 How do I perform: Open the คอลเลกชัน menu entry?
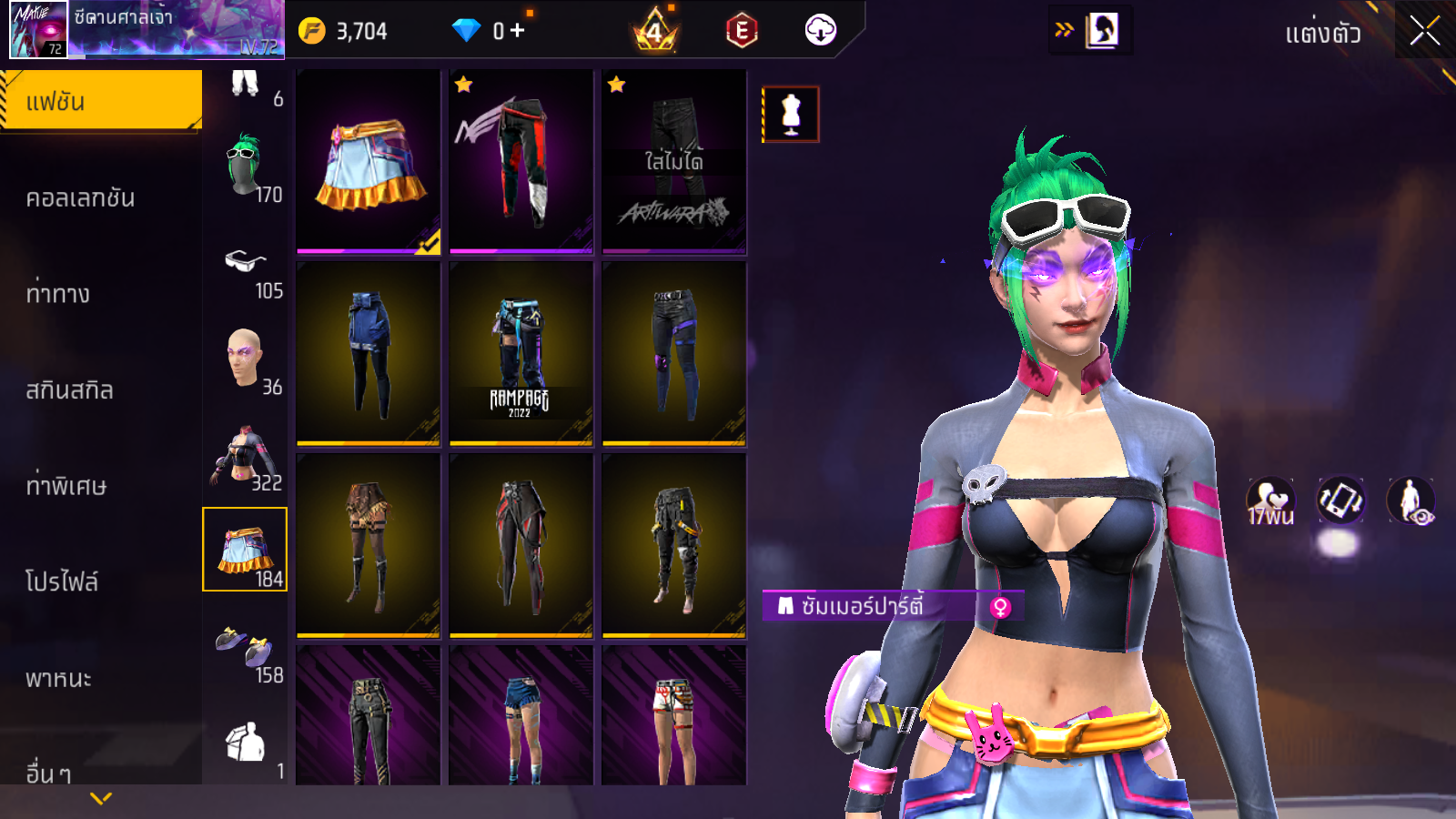80,197
